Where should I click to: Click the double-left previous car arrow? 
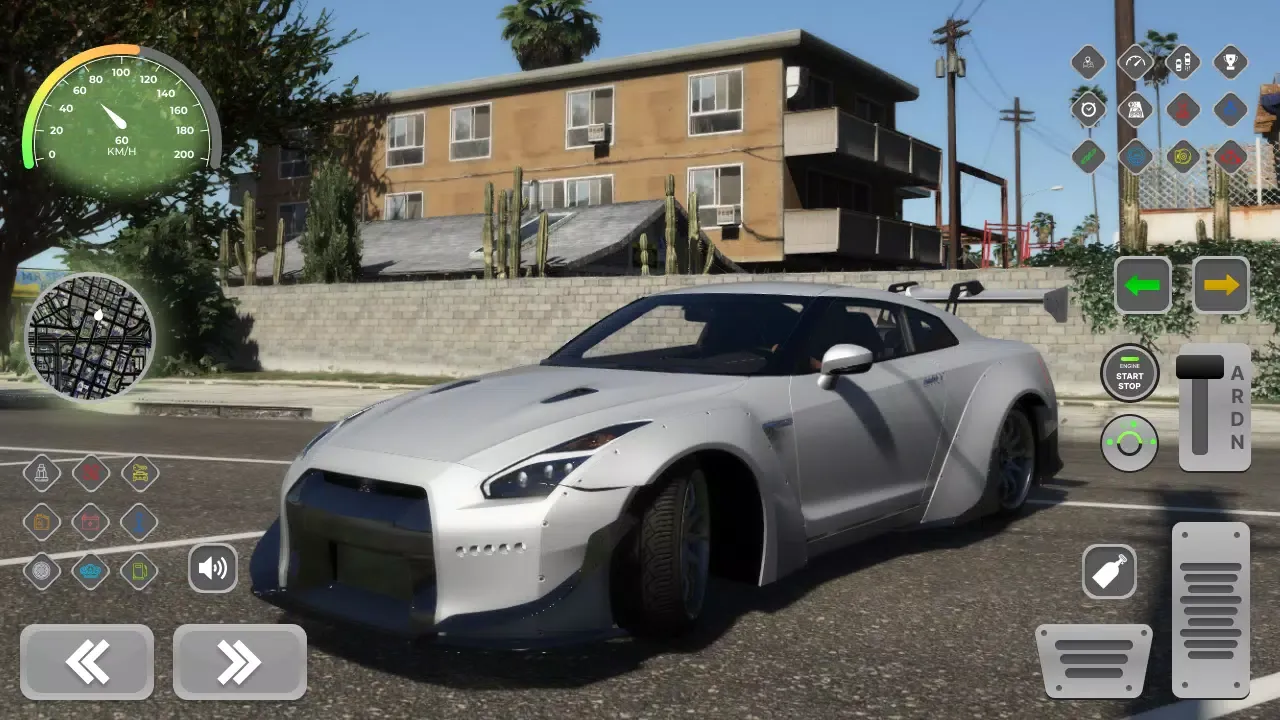coord(86,661)
